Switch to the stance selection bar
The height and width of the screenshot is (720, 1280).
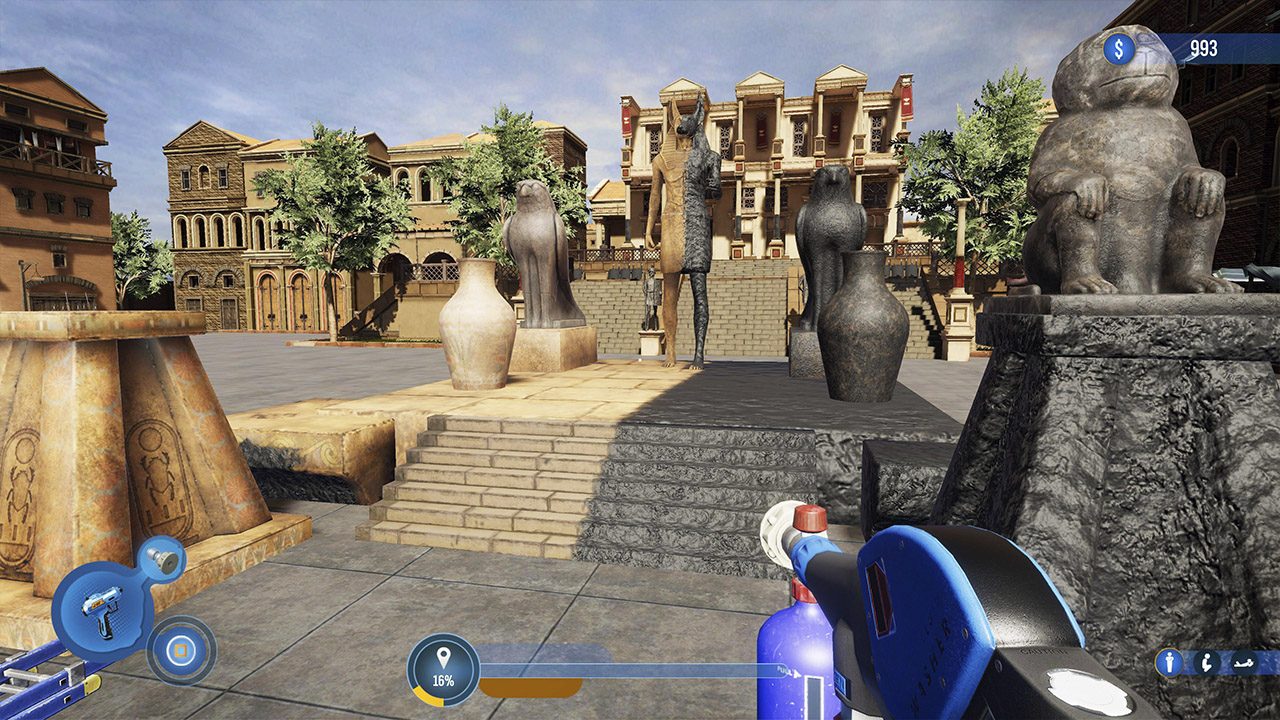tap(1205, 662)
